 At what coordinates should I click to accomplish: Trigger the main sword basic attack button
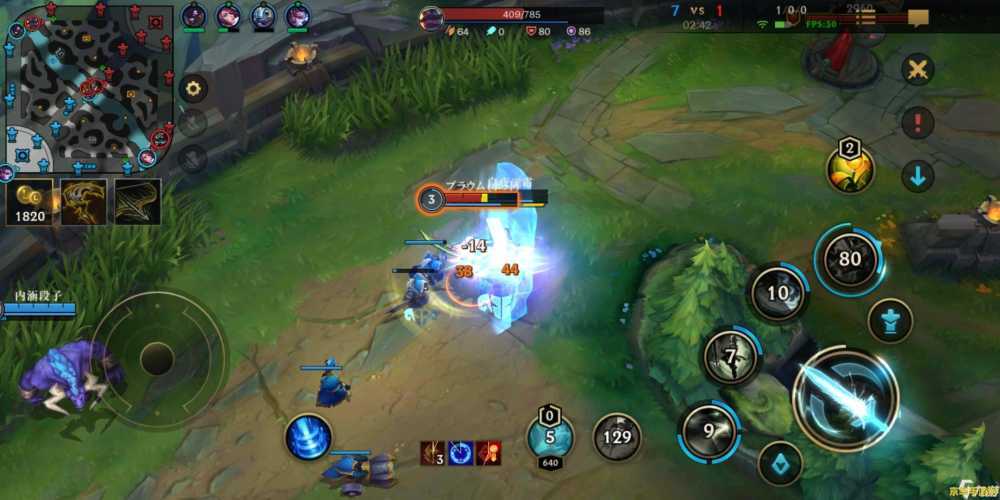(845, 397)
